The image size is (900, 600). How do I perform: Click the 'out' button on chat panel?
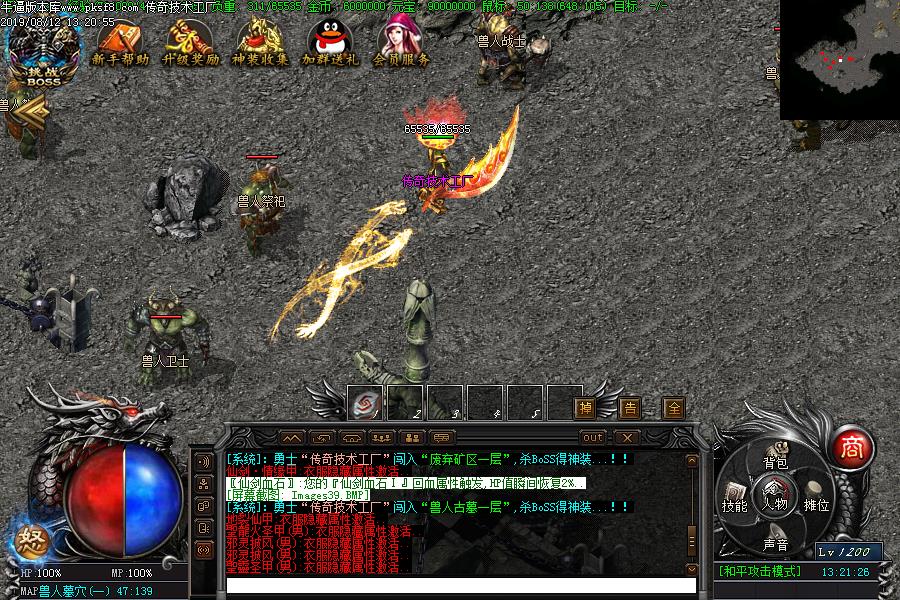pos(593,437)
